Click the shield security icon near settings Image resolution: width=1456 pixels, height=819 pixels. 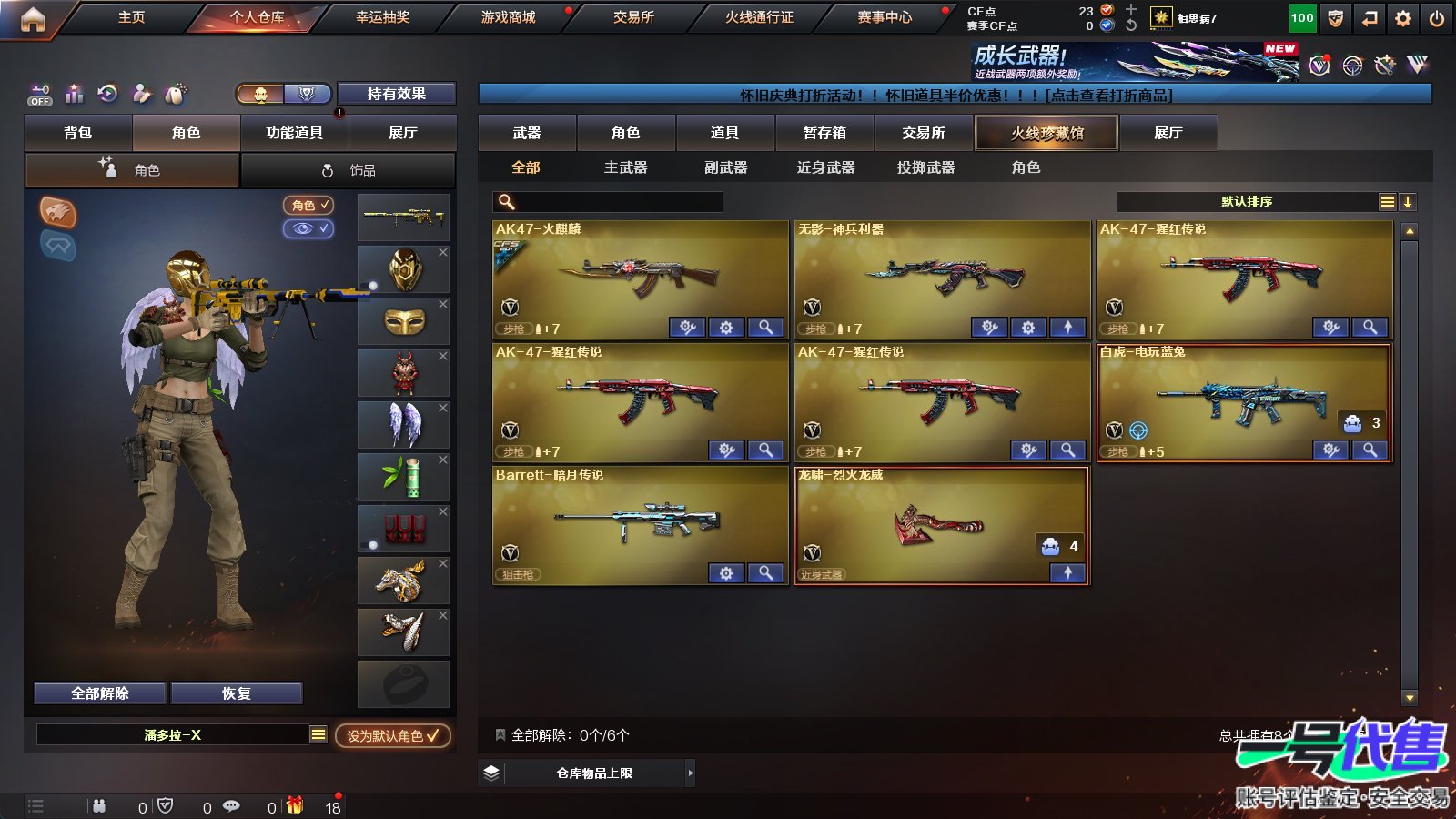pos(1335,17)
